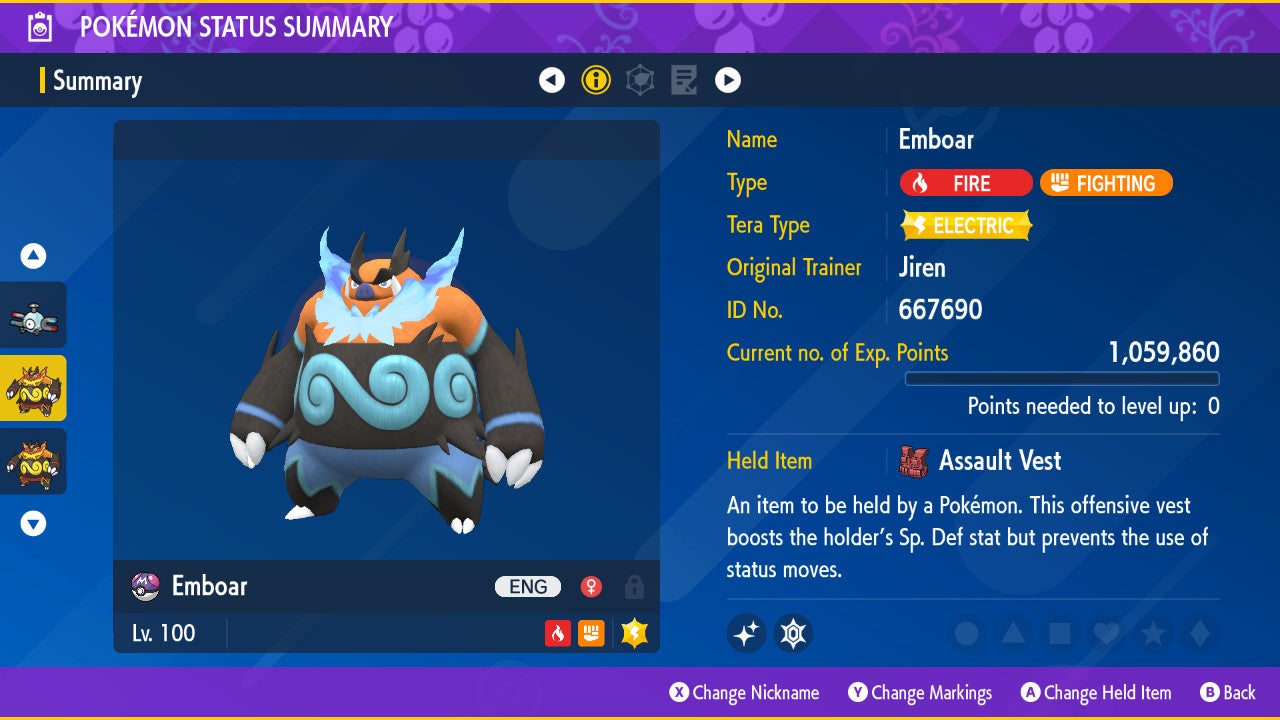The width and height of the screenshot is (1280, 720).
Task: Advance to the next summary page arrow
Action: point(728,80)
